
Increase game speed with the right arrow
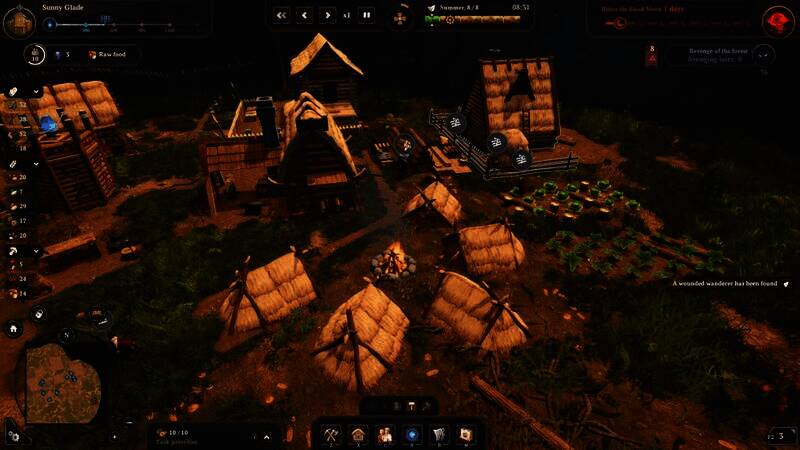point(328,15)
